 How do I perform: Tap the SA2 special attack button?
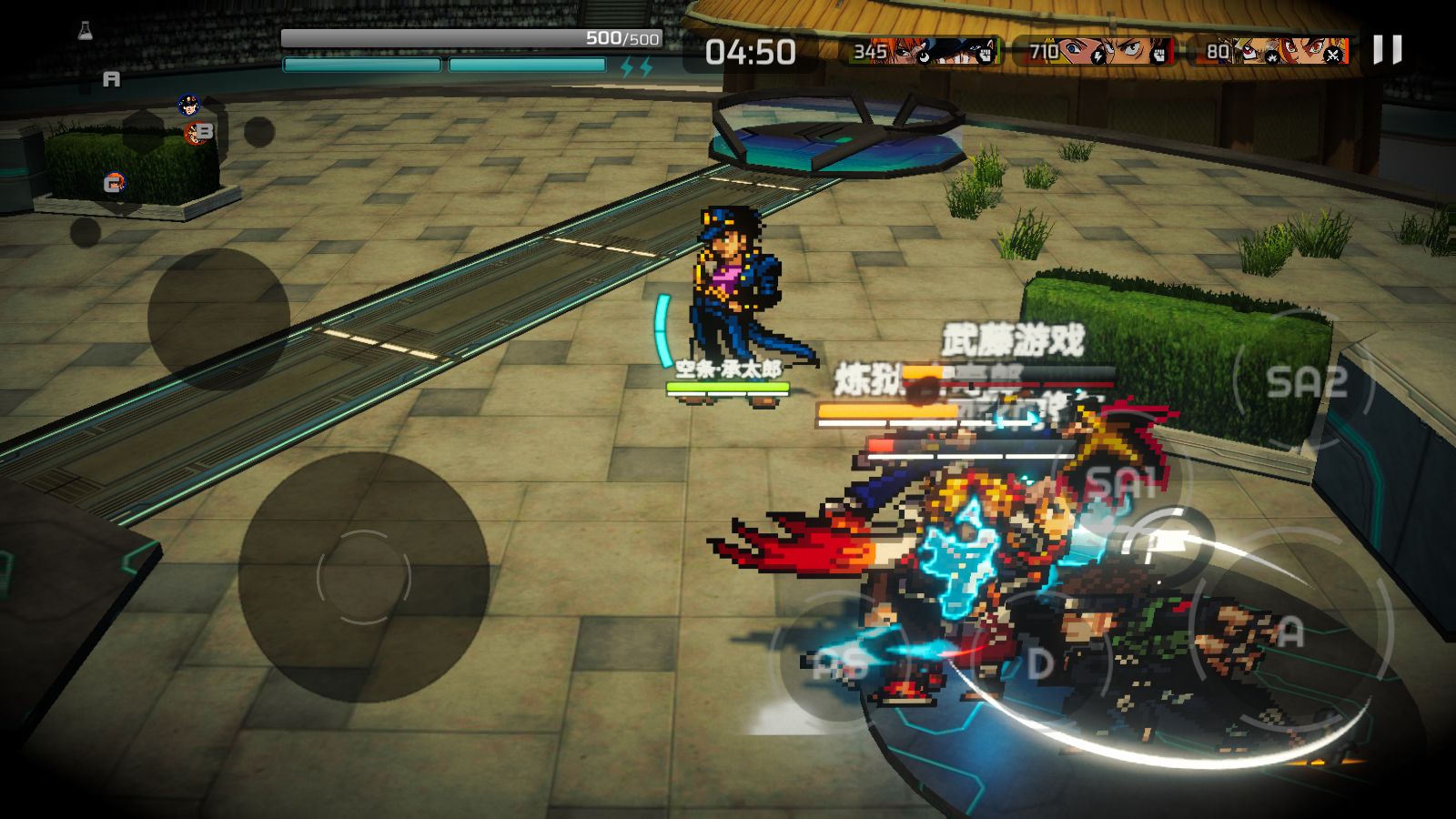tap(1306, 382)
